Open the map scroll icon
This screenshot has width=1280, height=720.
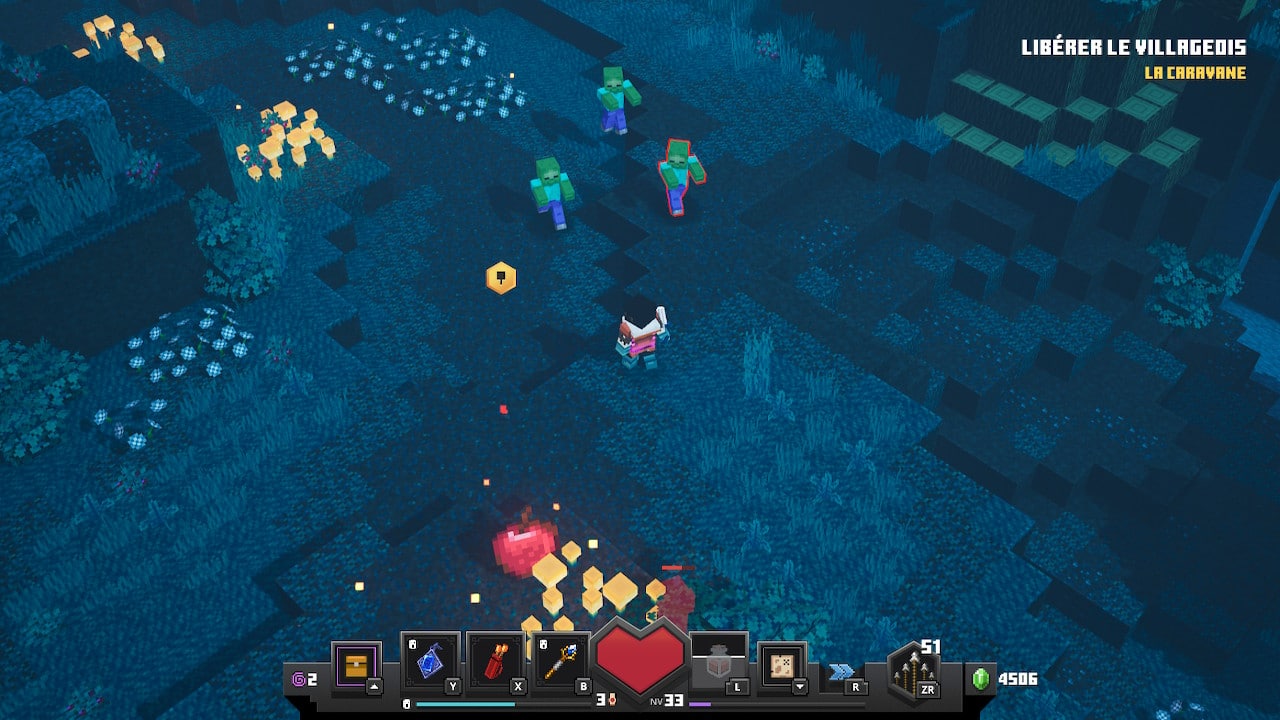tap(782, 664)
